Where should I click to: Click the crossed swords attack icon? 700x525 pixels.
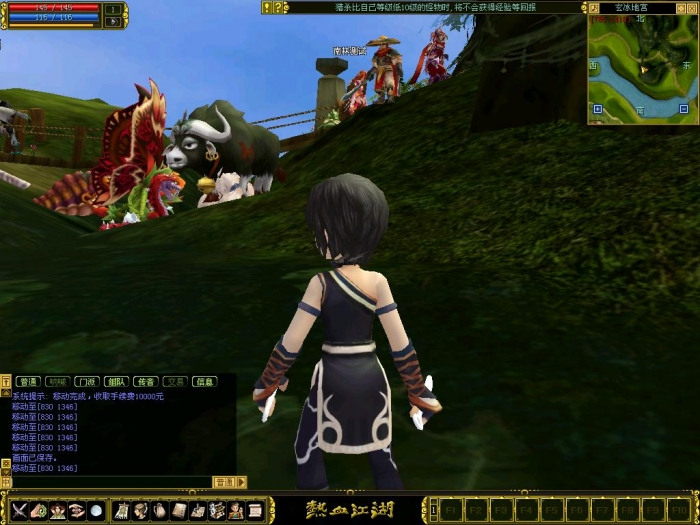tap(20, 510)
